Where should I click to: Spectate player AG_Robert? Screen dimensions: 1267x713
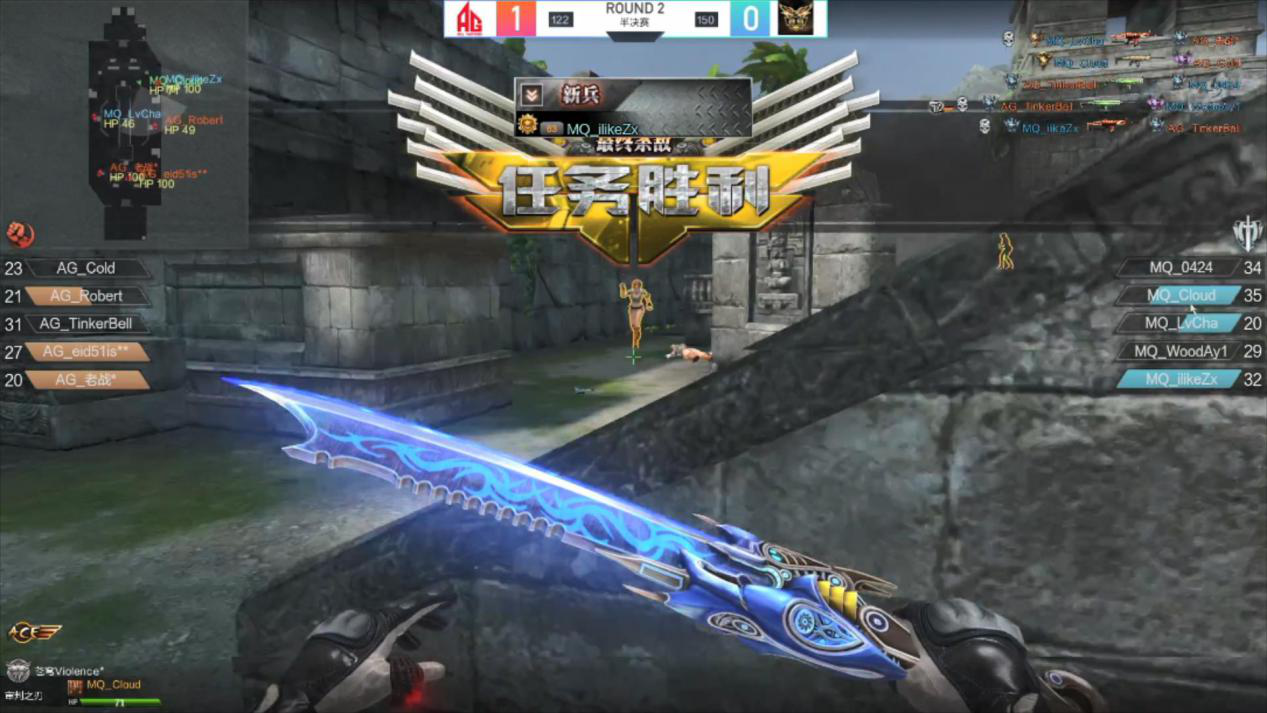[86, 296]
